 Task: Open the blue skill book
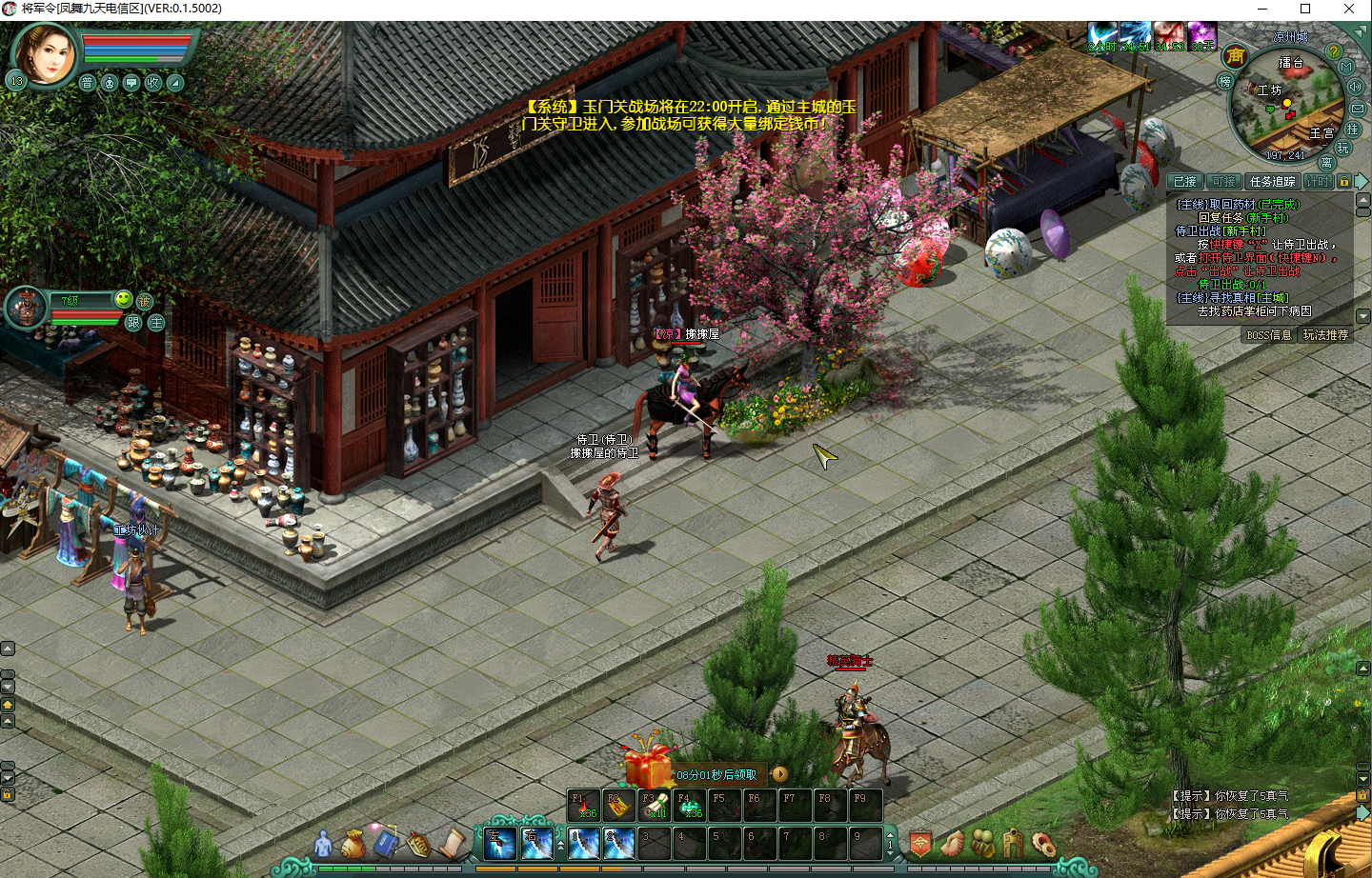click(385, 843)
